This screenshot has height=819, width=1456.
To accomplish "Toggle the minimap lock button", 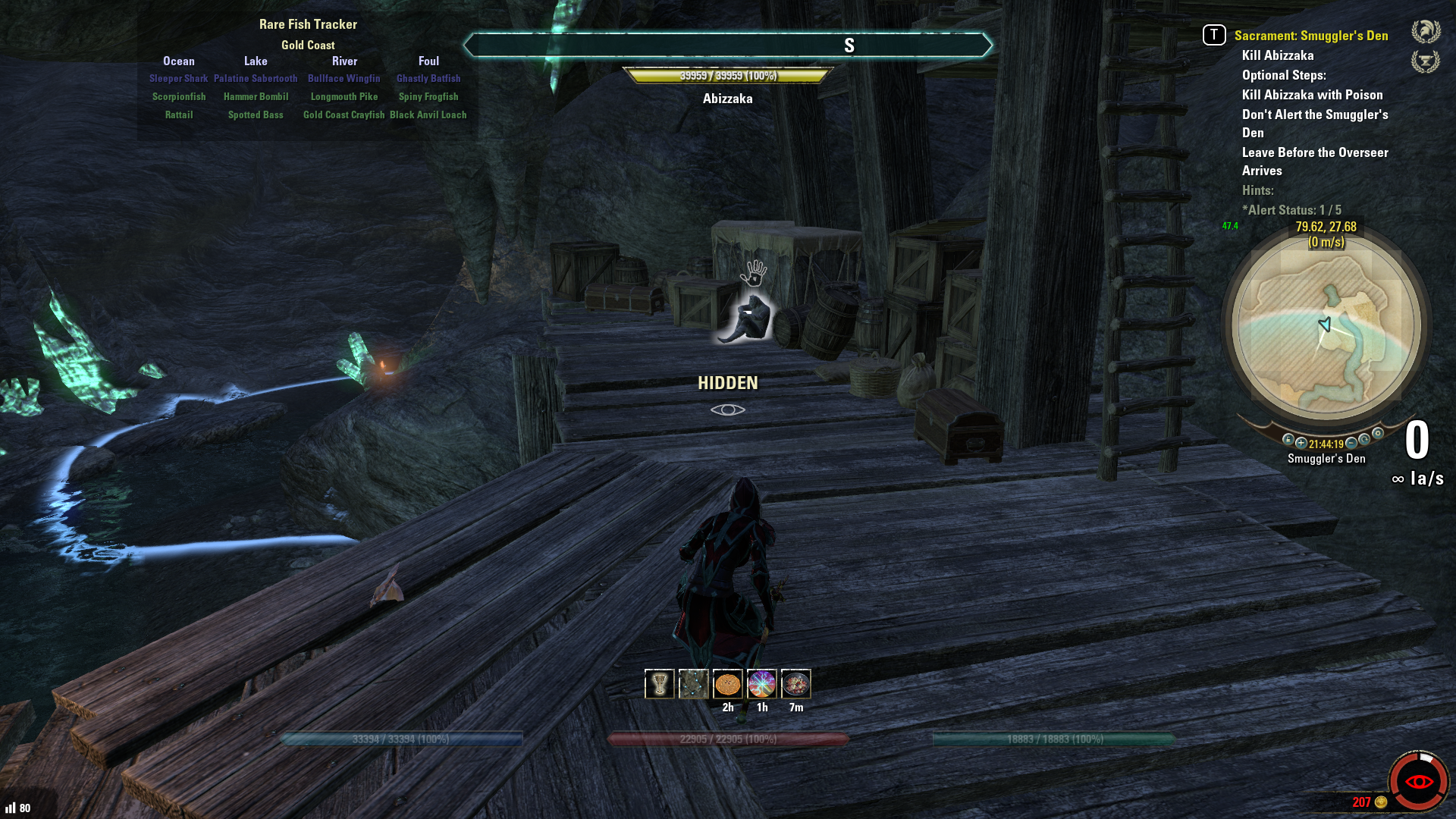I will (x=1288, y=439).
